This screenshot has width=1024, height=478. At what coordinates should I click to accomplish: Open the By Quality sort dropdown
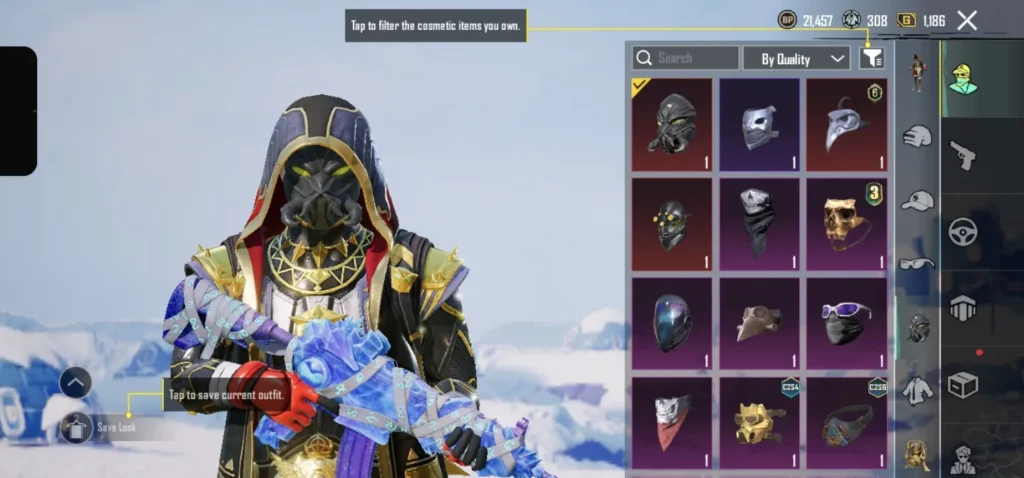coord(797,59)
